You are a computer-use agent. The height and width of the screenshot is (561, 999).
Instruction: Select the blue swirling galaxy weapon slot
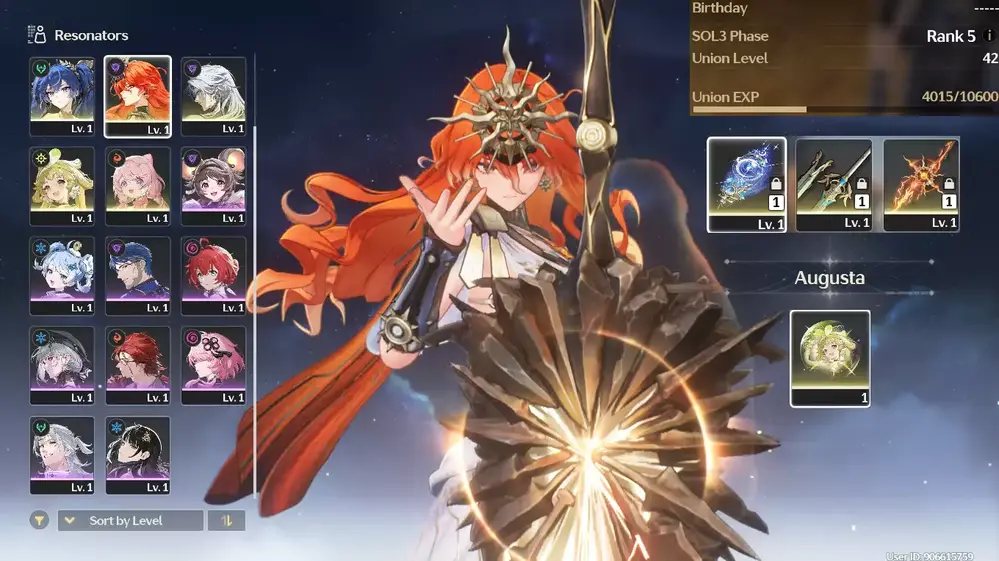[746, 184]
